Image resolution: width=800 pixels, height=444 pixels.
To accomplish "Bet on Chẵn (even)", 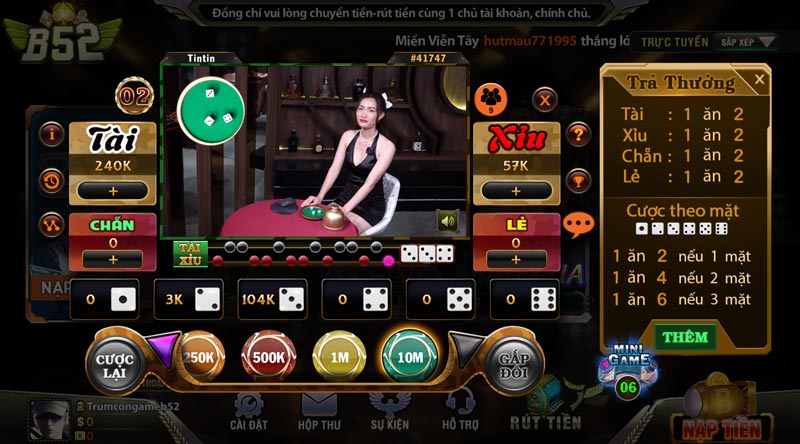I will coord(112,259).
